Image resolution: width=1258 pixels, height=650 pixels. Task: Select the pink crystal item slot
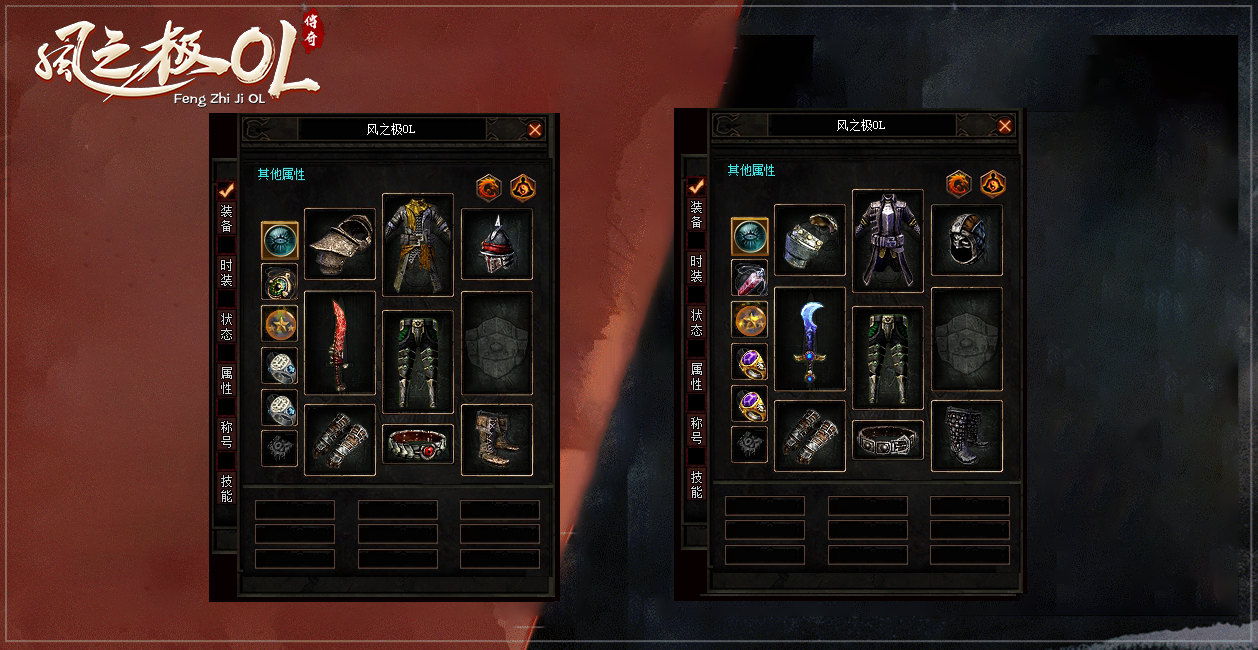pos(750,278)
